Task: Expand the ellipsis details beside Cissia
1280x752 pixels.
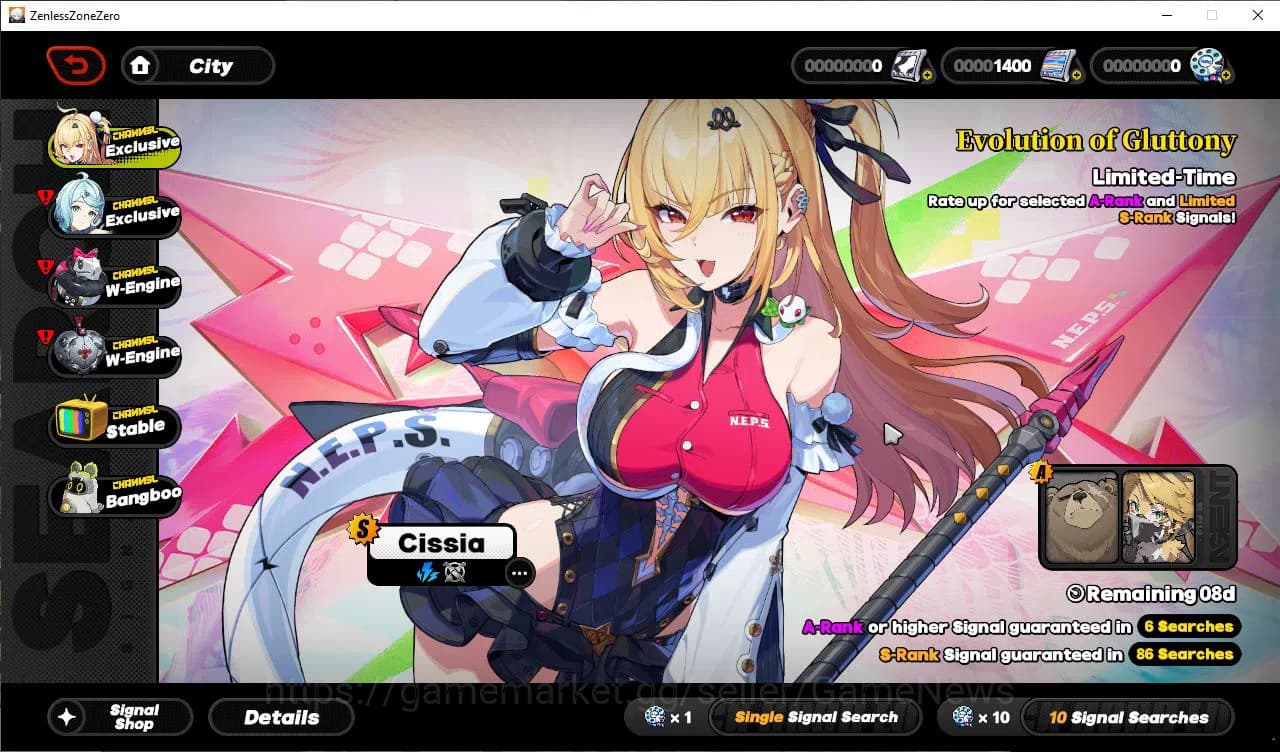Action: click(x=519, y=573)
